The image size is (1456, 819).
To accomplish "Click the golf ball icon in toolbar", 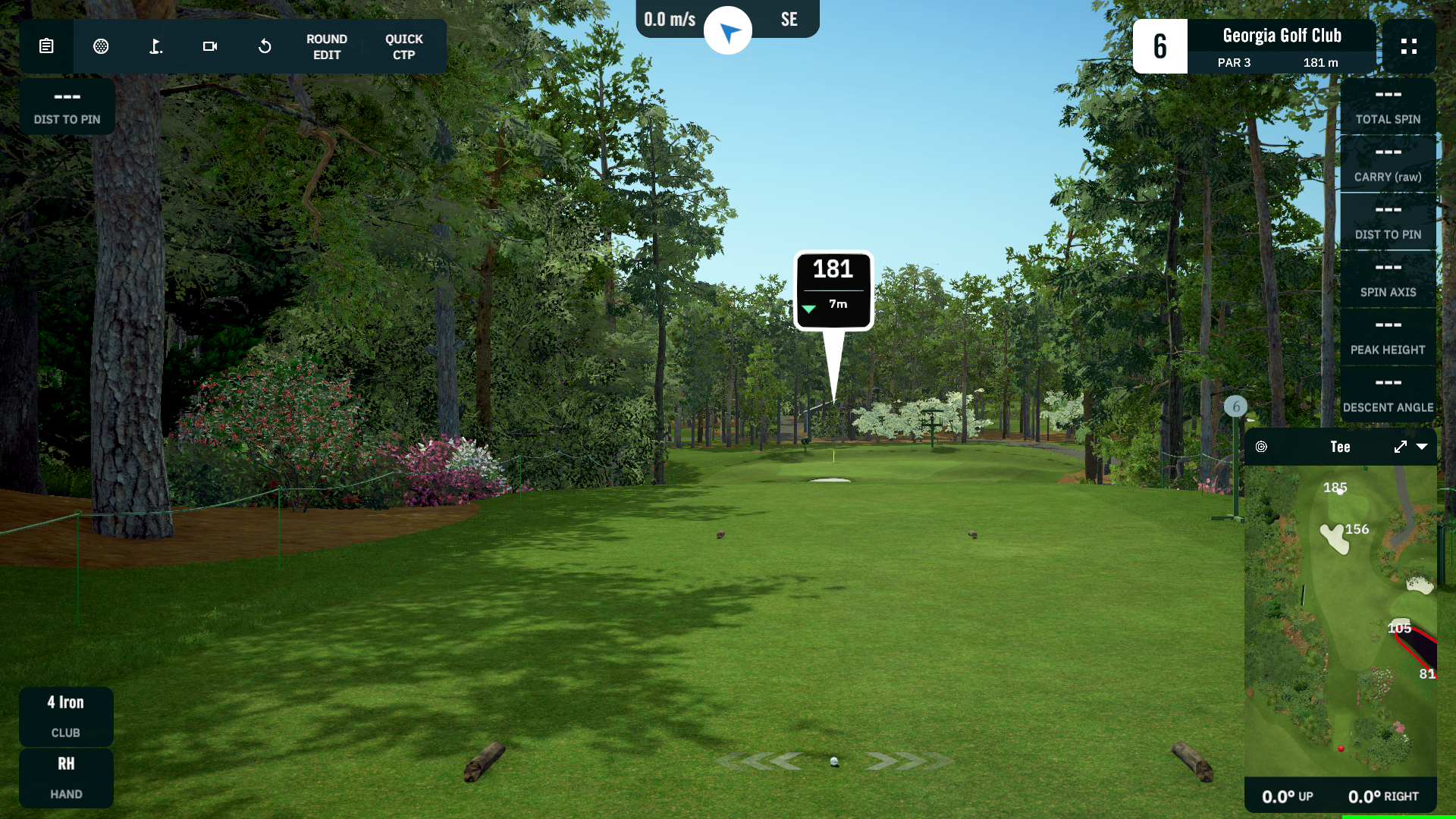I will point(101,46).
